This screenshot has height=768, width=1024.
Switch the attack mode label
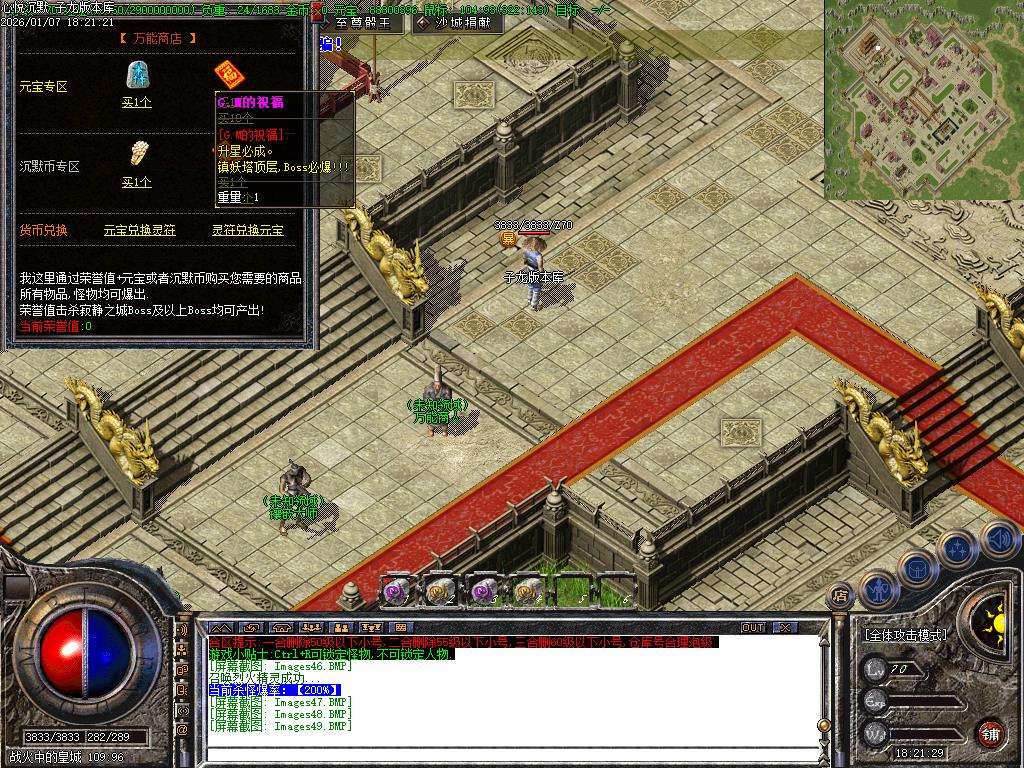[906, 635]
